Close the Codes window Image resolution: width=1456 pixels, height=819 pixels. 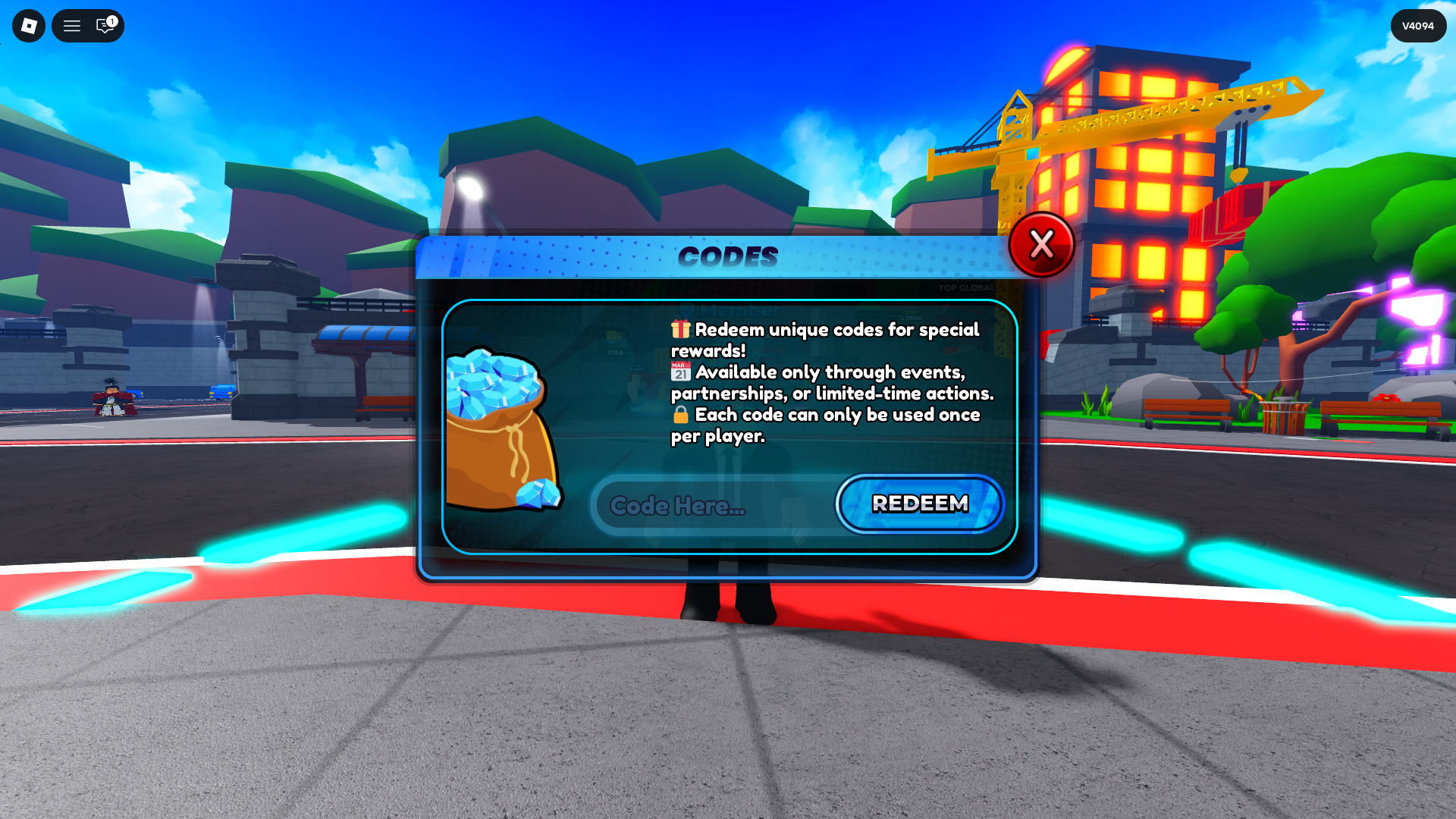point(1041,245)
